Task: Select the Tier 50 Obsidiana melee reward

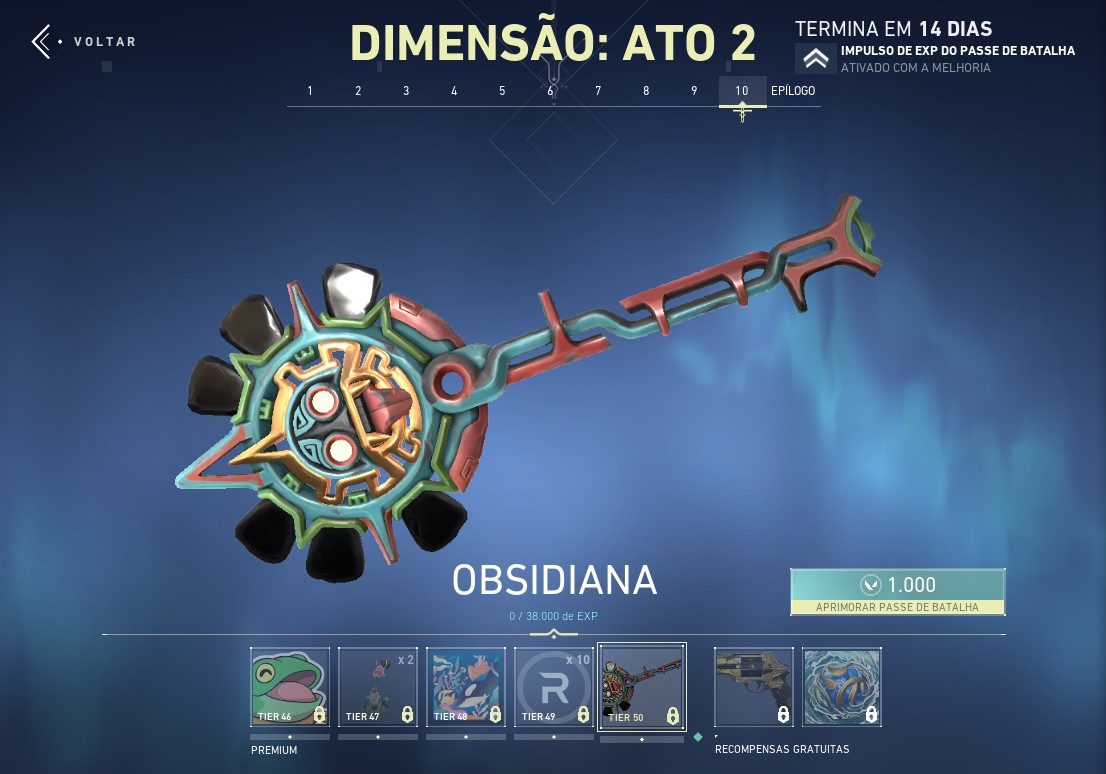Action: coord(641,686)
